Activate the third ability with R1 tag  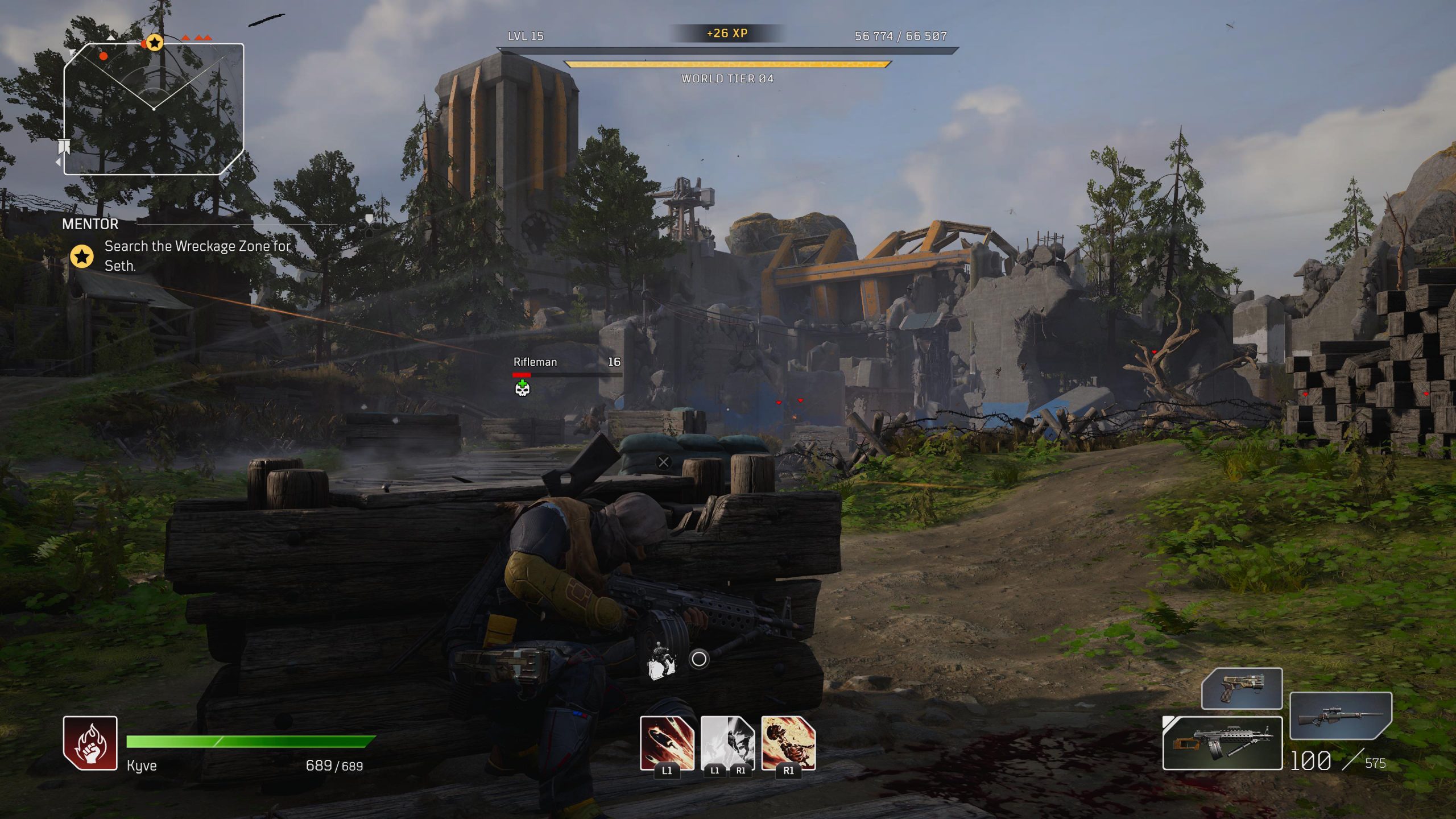click(788, 743)
